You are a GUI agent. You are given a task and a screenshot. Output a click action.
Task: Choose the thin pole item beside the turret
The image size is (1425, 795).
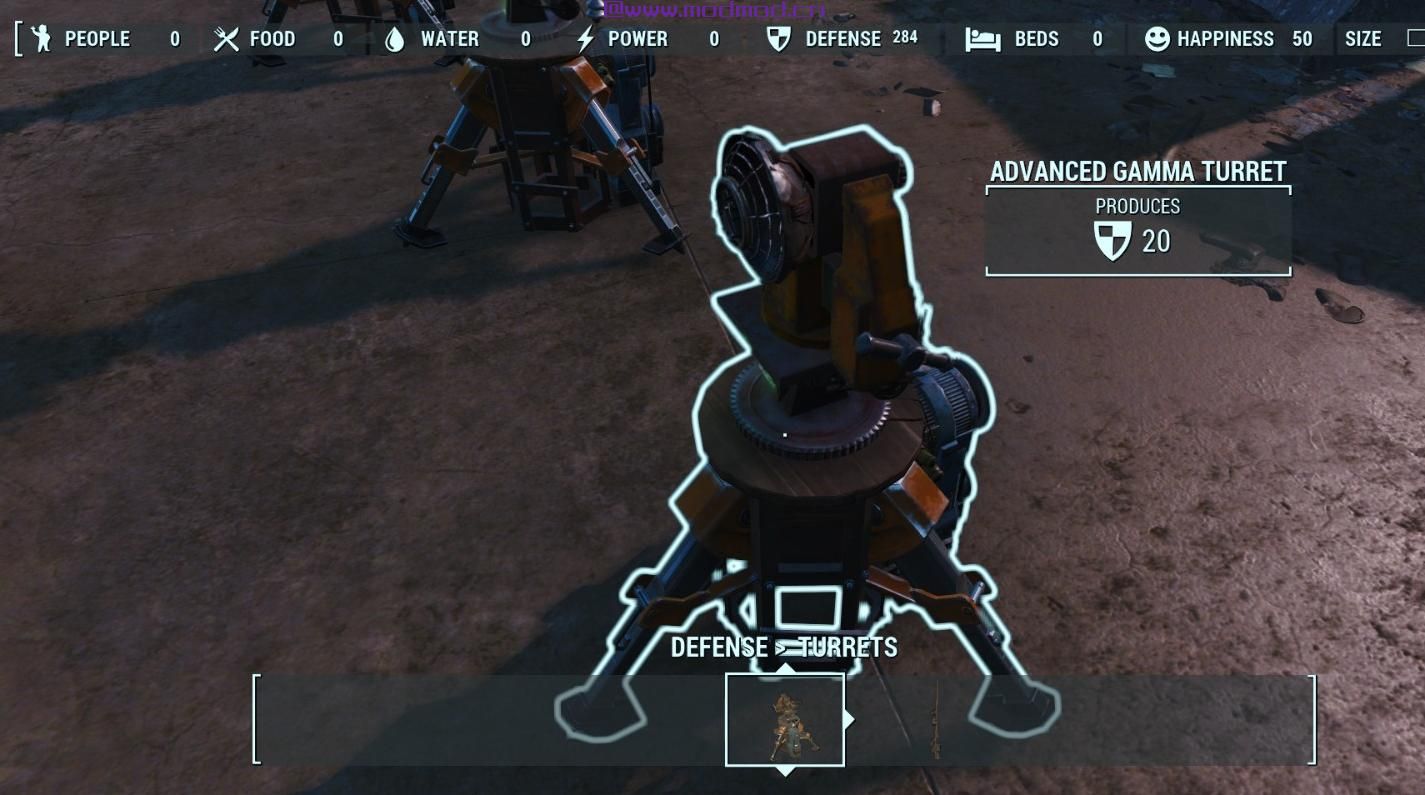(935, 720)
